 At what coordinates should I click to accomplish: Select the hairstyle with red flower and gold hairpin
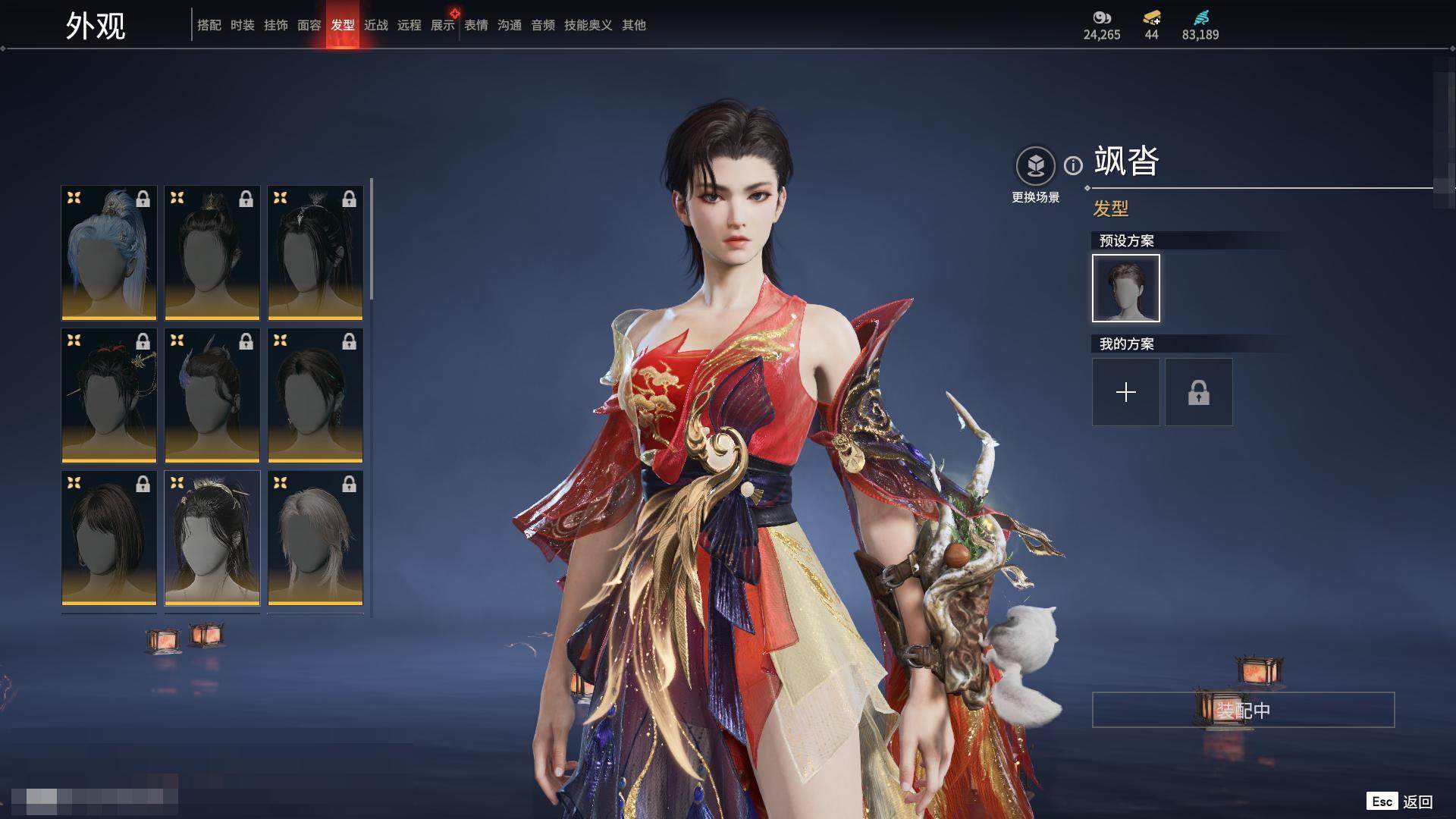(x=109, y=395)
